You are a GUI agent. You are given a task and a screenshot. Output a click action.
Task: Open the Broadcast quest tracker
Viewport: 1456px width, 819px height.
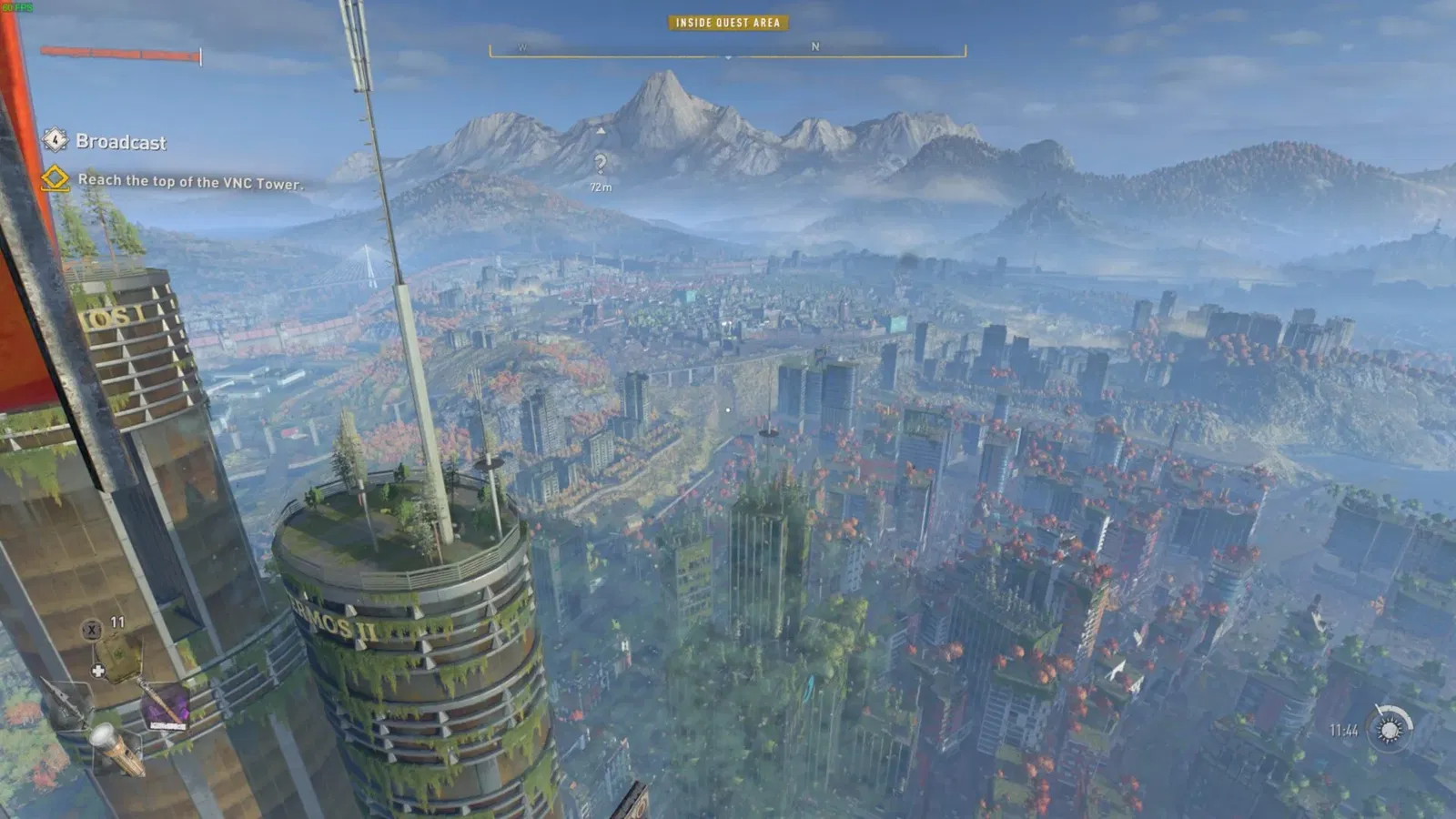(x=120, y=142)
